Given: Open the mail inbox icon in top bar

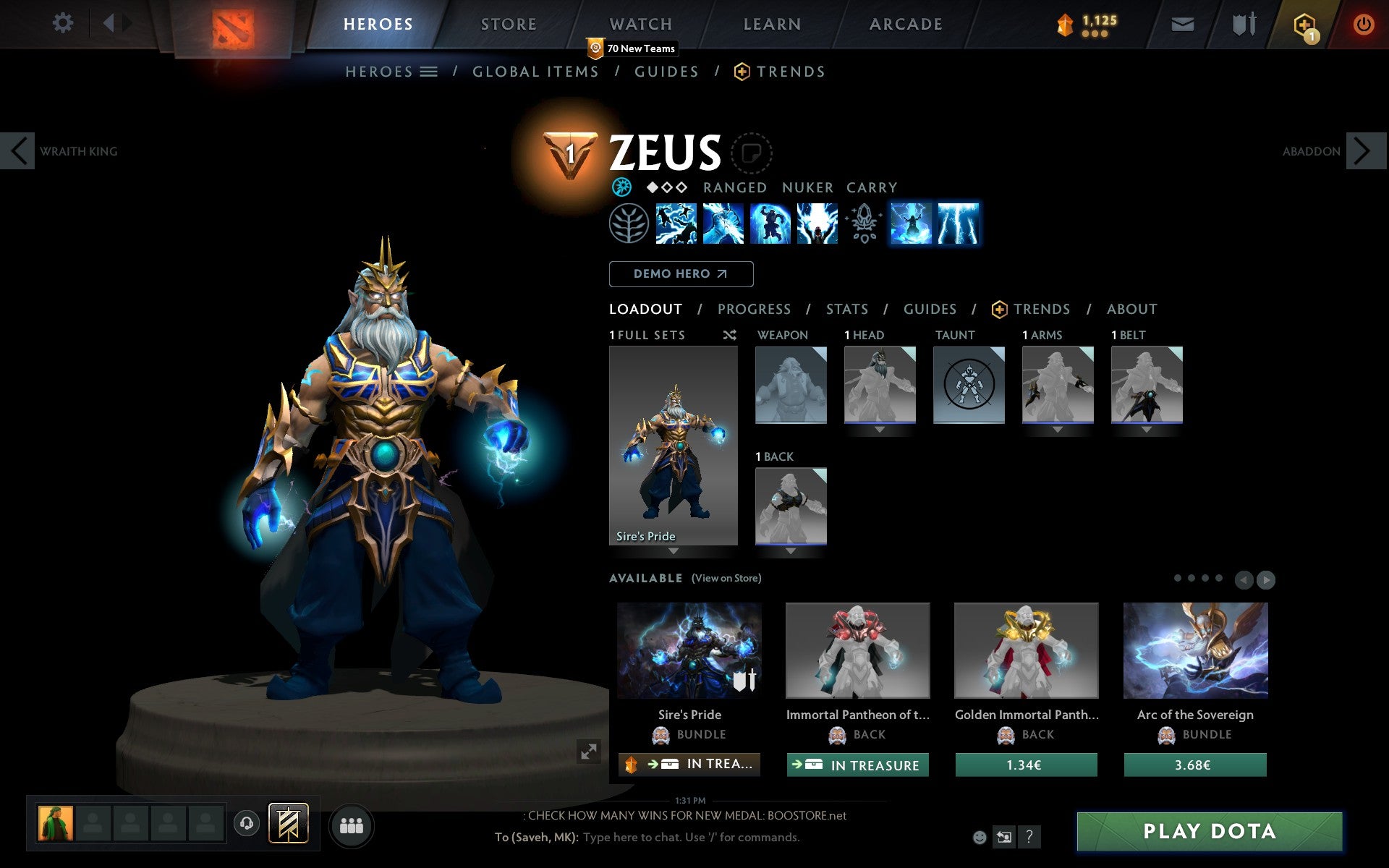Looking at the screenshot, I should pyautogui.click(x=1182, y=23).
